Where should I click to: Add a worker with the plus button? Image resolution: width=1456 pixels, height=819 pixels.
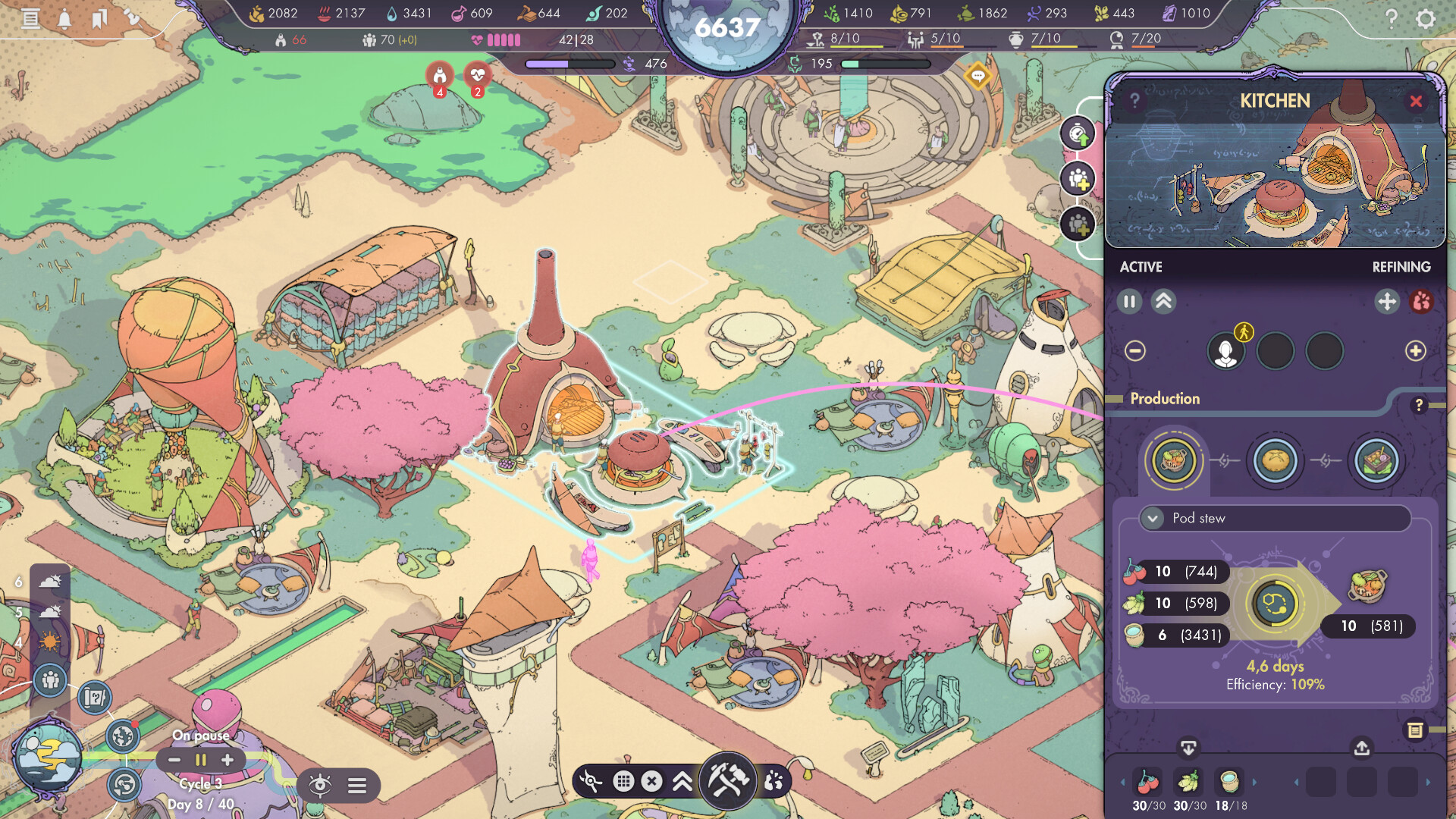pyautogui.click(x=1415, y=351)
